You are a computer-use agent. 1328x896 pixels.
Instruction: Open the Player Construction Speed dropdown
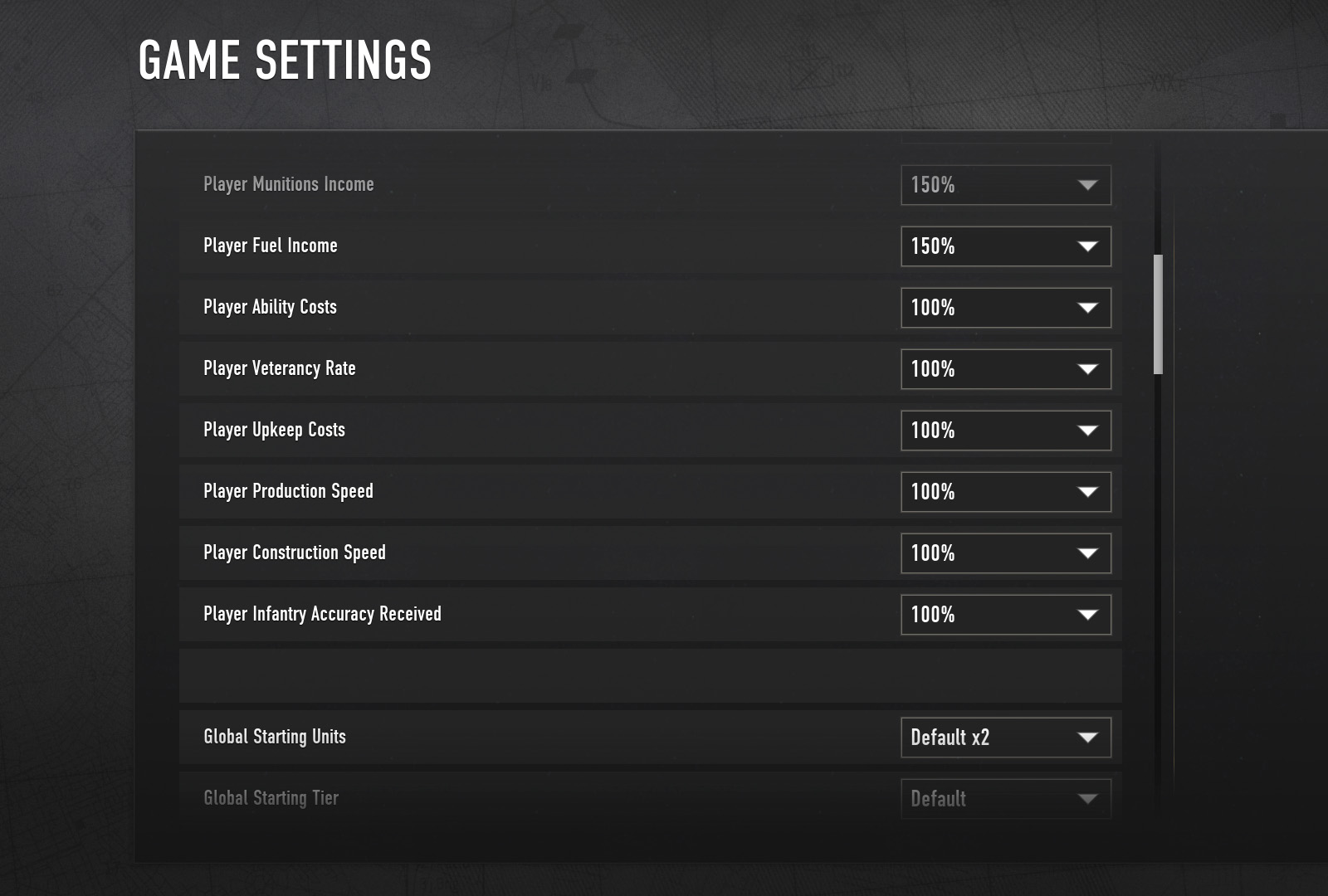(x=1005, y=553)
